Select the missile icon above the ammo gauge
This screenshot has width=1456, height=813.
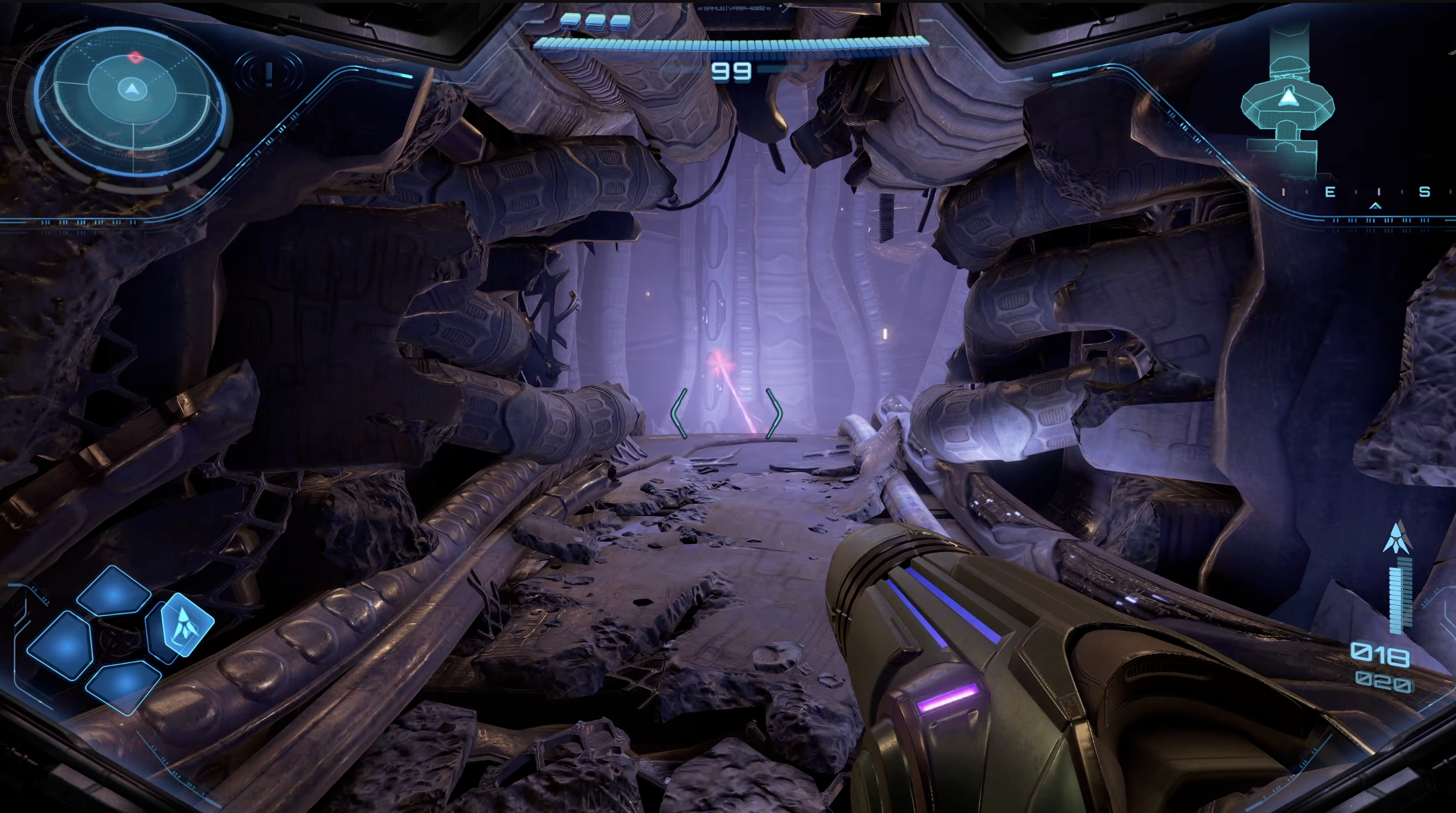pos(1396,538)
